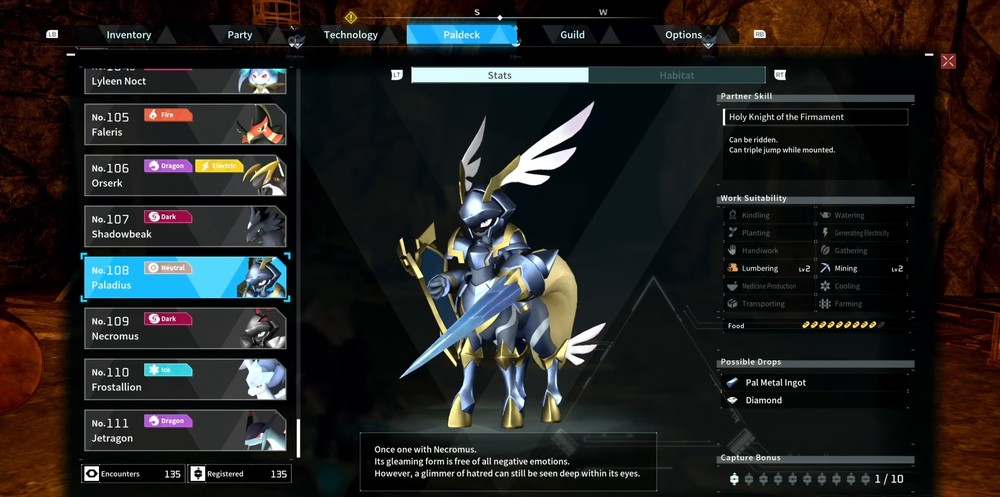Select No.110 Frostallion entry
Viewport: 1000px width, 497px height.
(185, 379)
